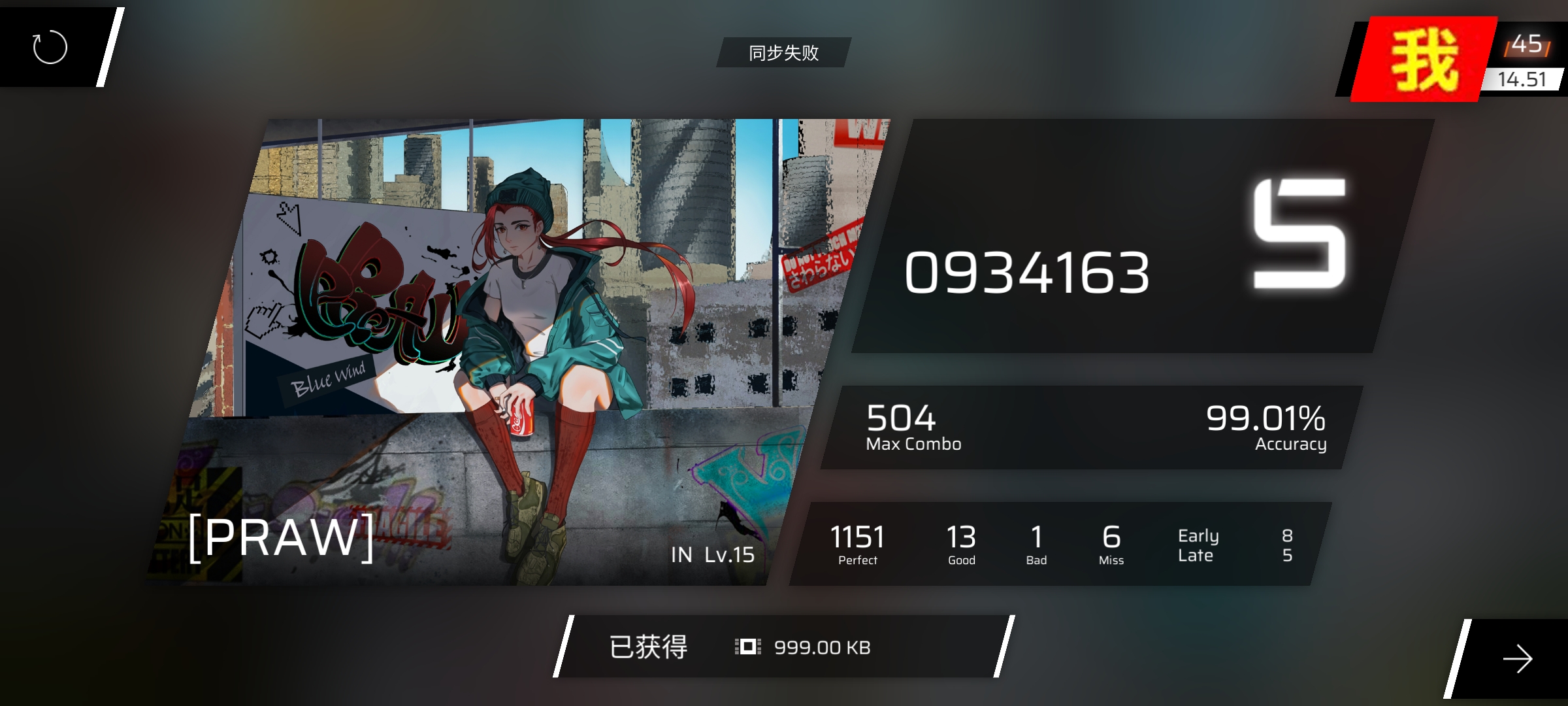The width and height of the screenshot is (1568, 706).
Task: Open the player profile avatar
Action: (x=1424, y=60)
